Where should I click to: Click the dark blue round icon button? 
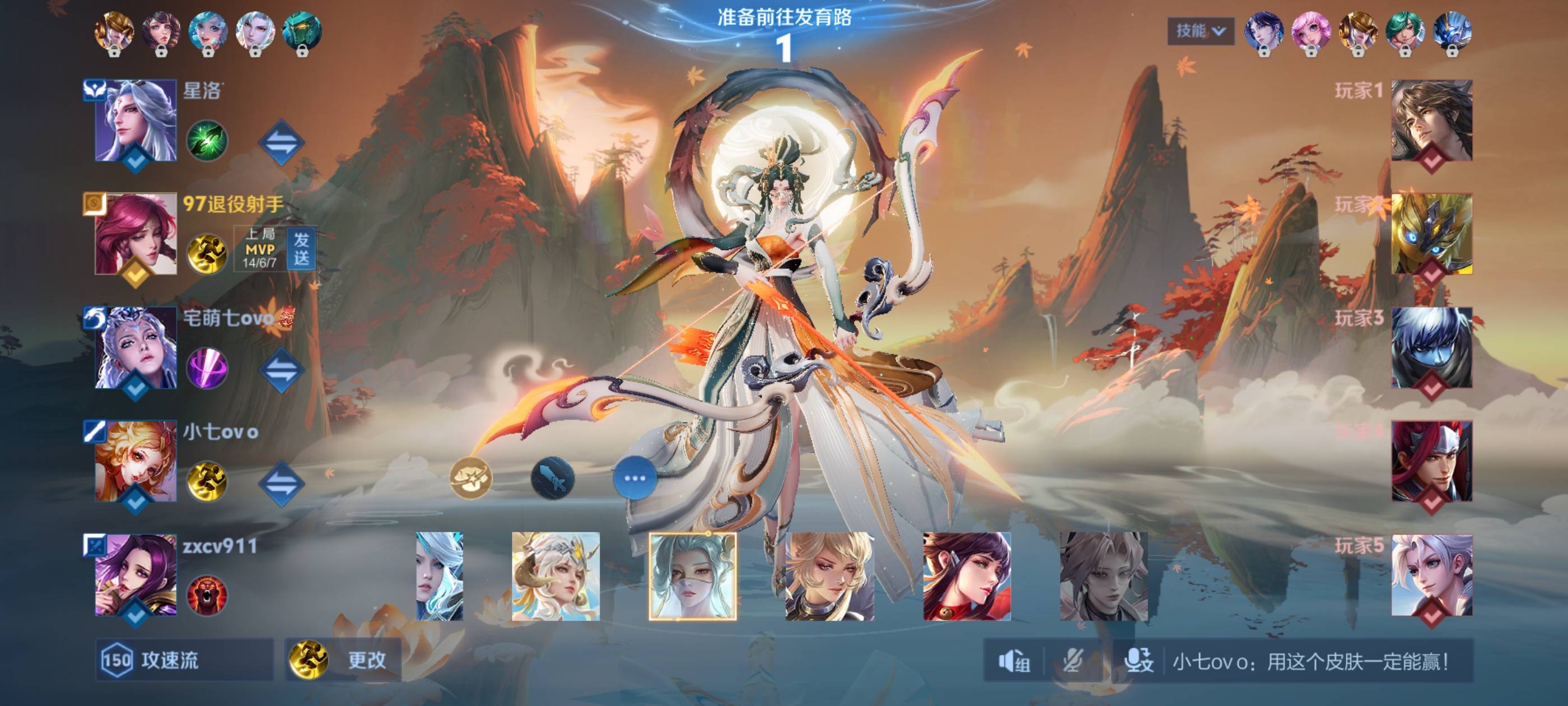(553, 478)
